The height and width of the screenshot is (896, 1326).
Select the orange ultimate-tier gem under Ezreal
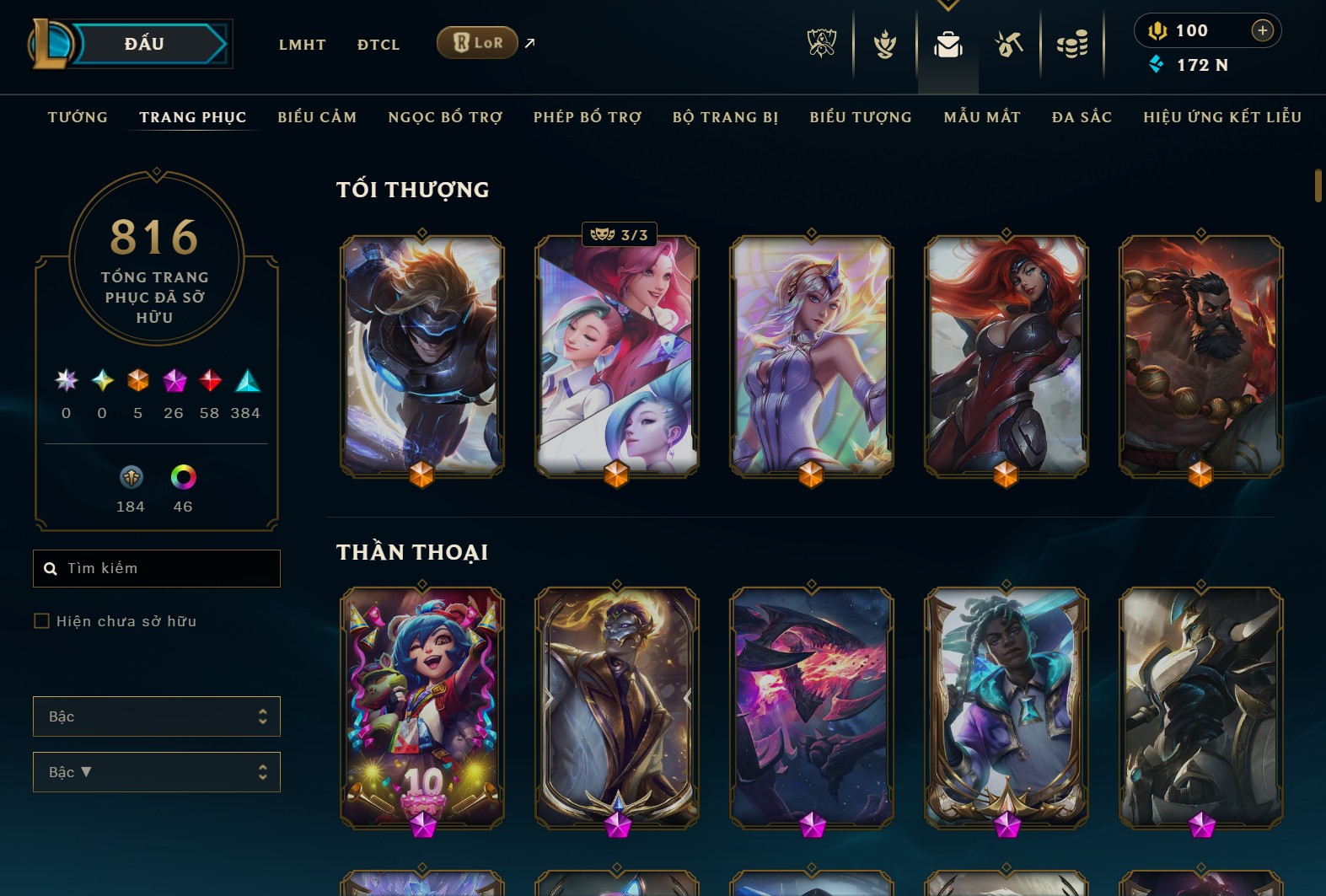coord(421,475)
